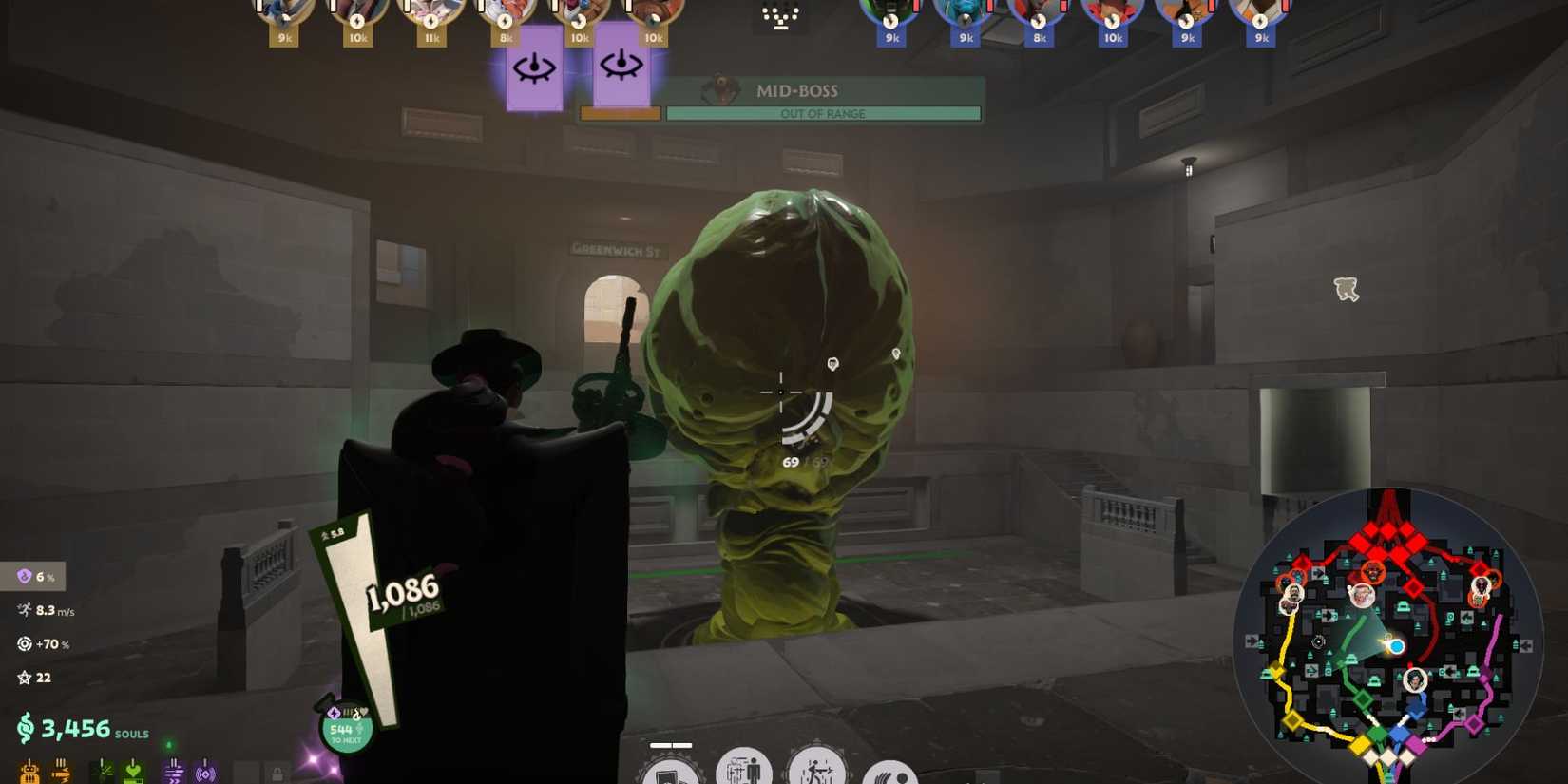
Task: Select the crosshair icon next to +70%
Action: pyautogui.click(x=23, y=644)
